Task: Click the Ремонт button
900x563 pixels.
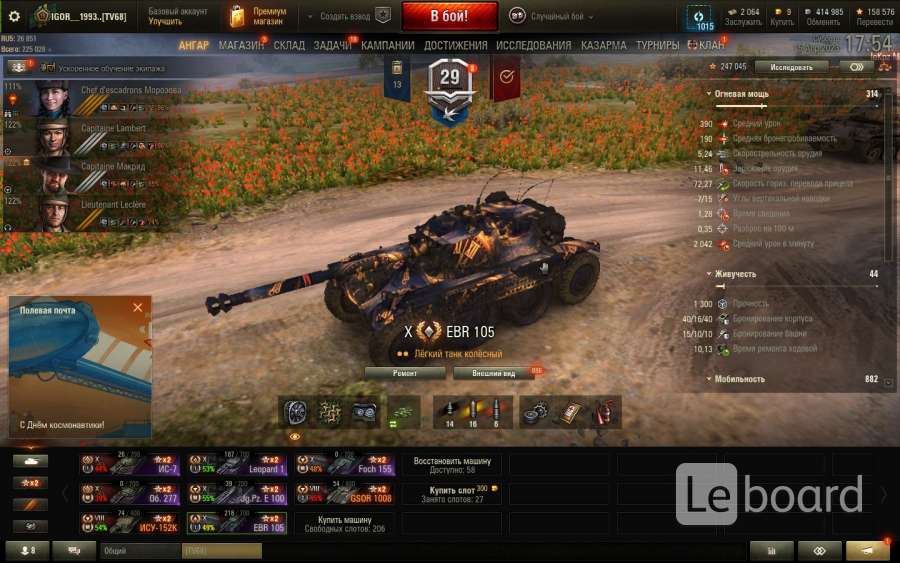Action: pyautogui.click(x=404, y=373)
